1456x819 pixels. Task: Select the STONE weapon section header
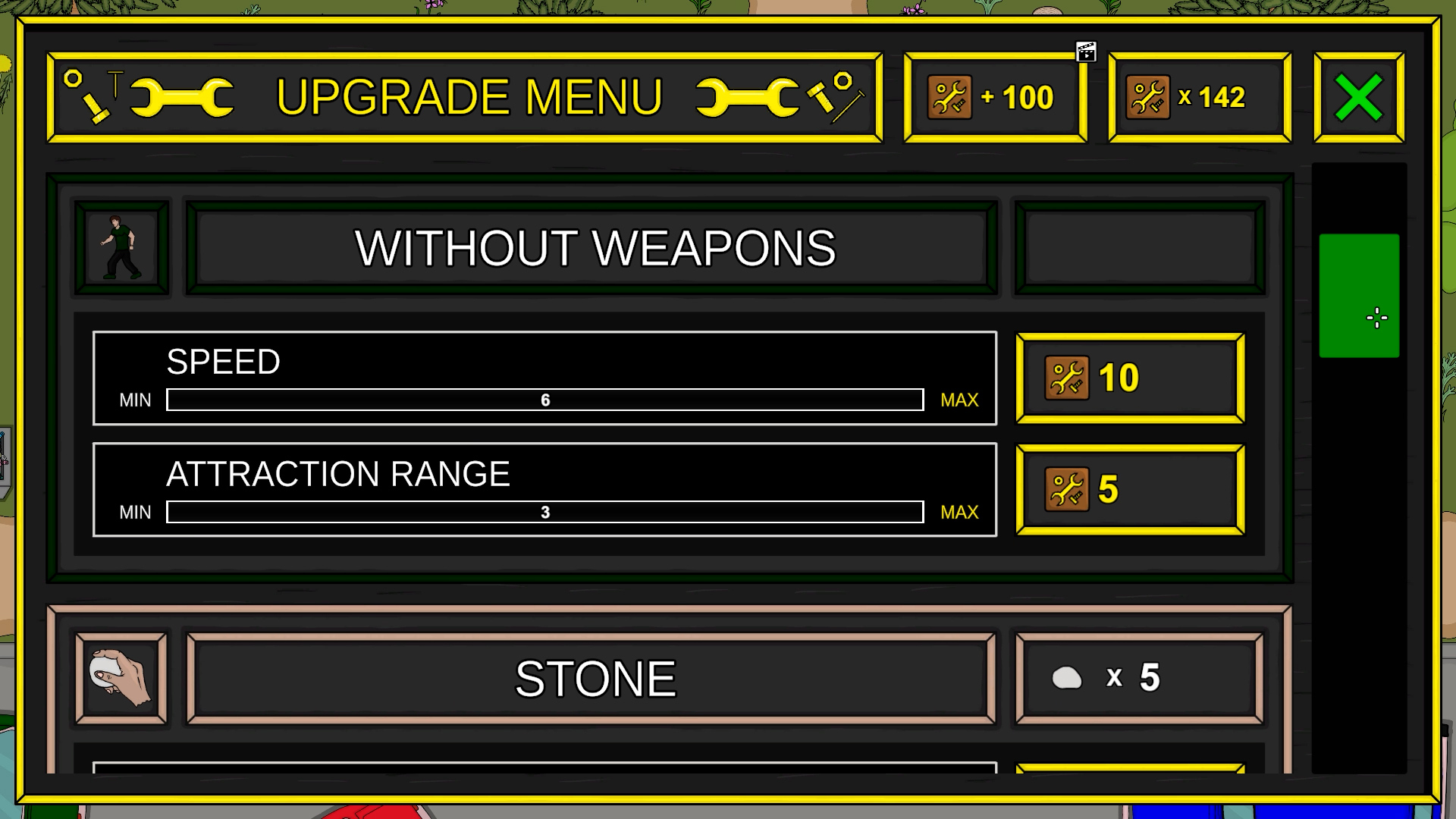[596, 677]
